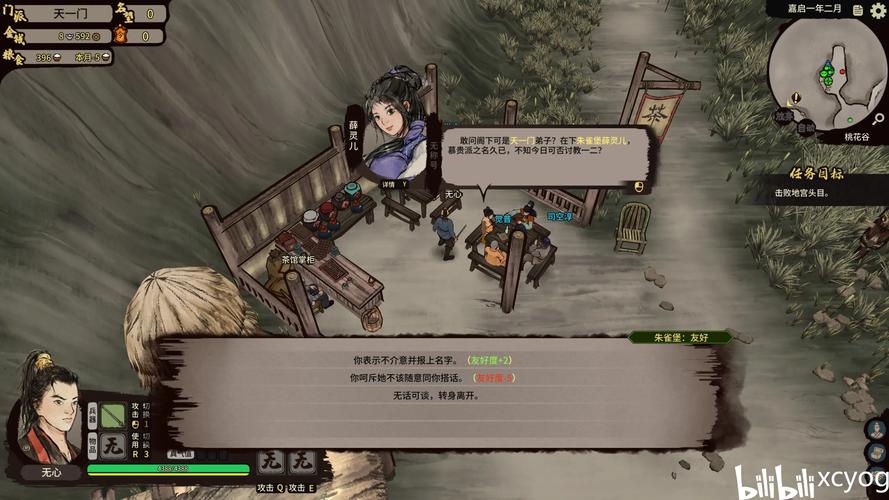The width and height of the screenshot is (889, 500).
Task: Click the orange token icon under 名望
Action: [121, 36]
